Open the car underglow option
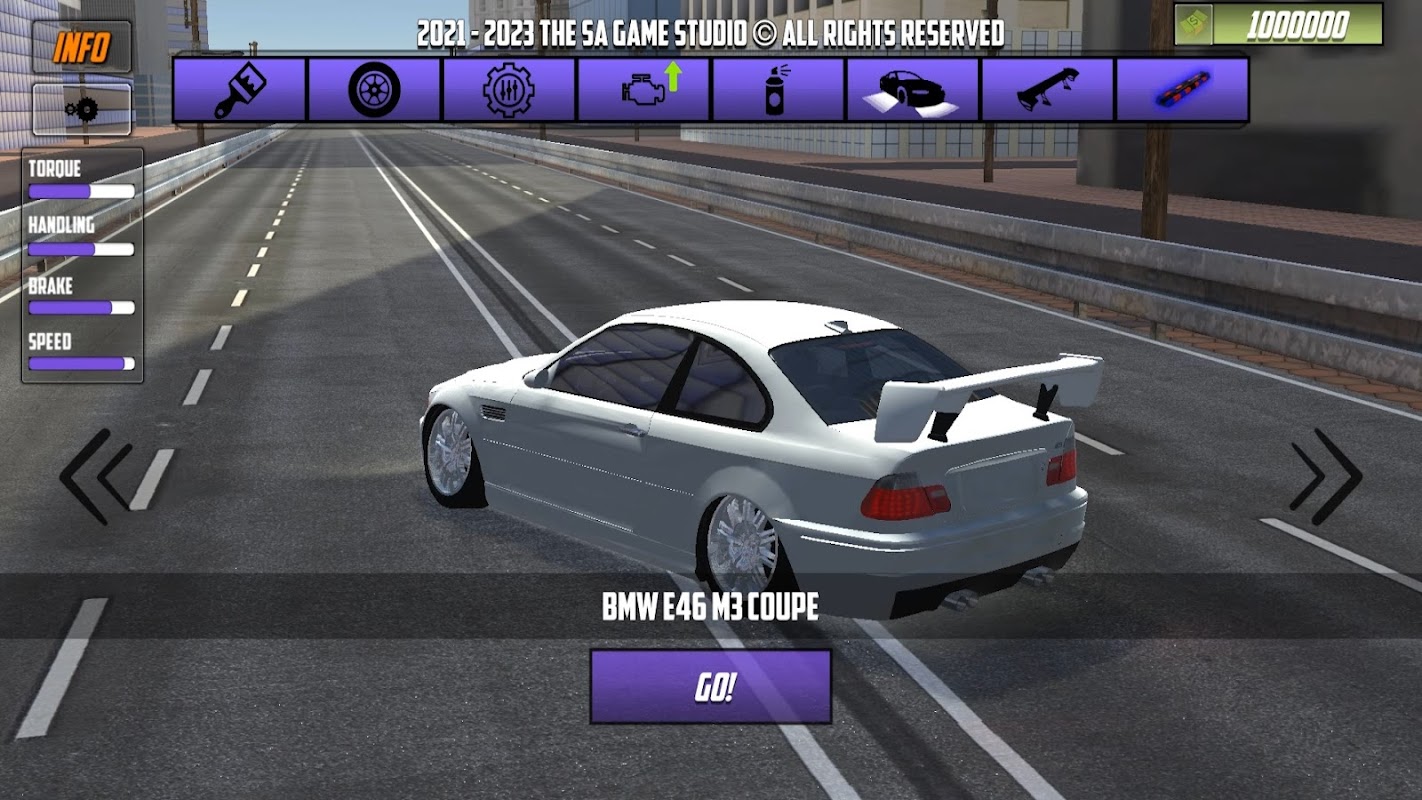 [913, 90]
